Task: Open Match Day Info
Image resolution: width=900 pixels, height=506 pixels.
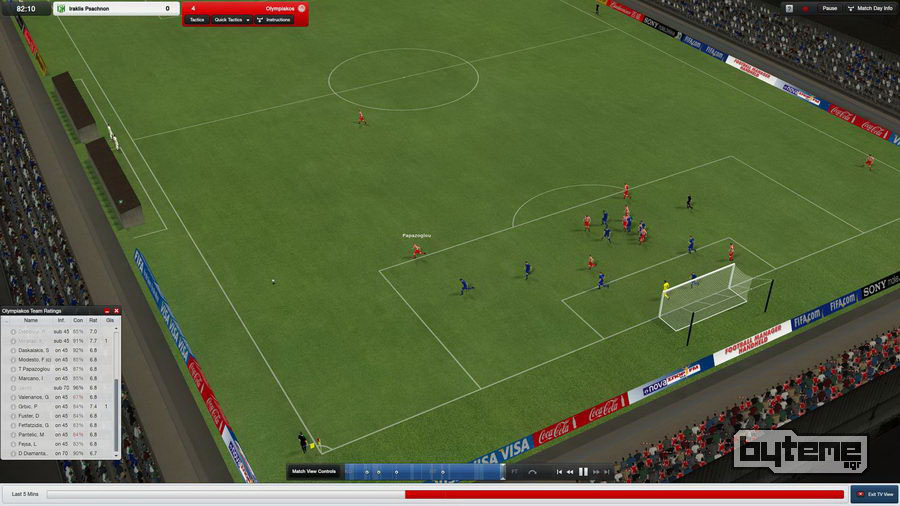Action: coord(870,8)
